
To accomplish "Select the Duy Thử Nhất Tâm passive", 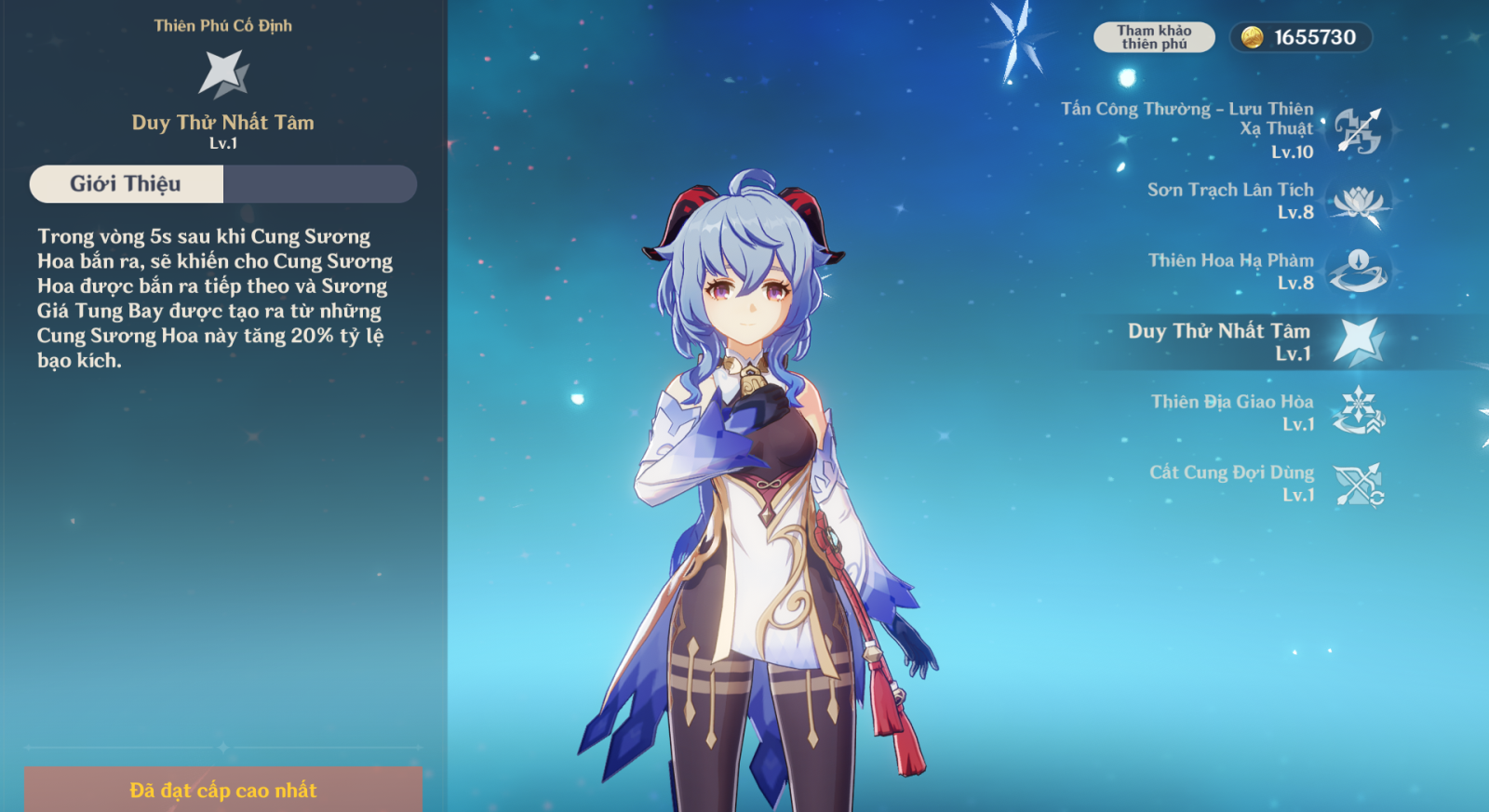I will pos(1358,341).
